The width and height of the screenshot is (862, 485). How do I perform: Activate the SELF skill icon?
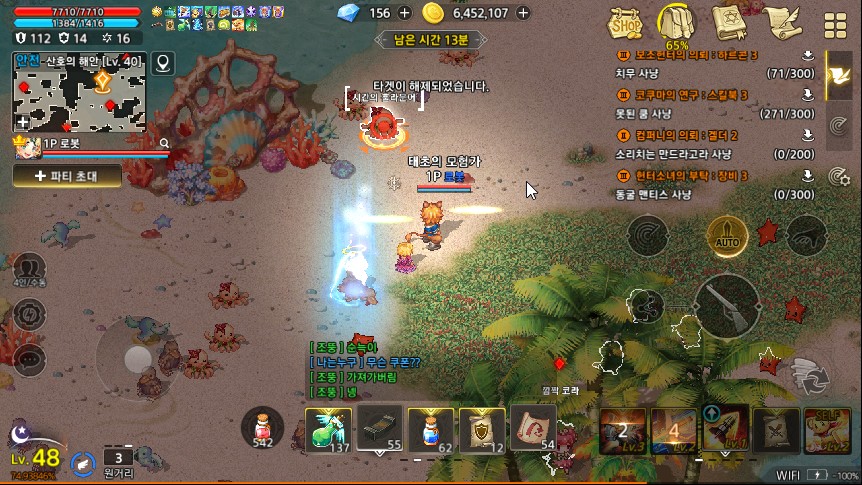(x=828, y=429)
